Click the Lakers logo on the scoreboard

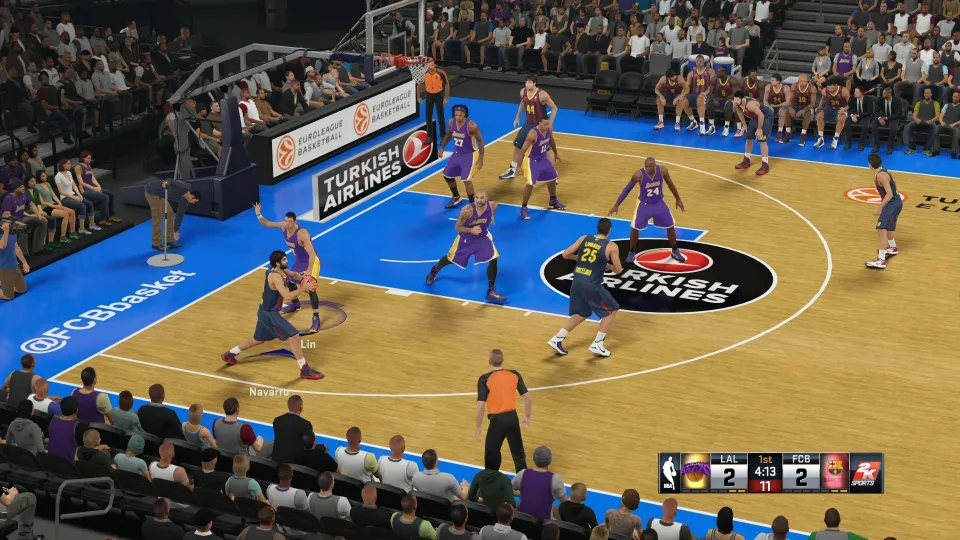coord(695,472)
